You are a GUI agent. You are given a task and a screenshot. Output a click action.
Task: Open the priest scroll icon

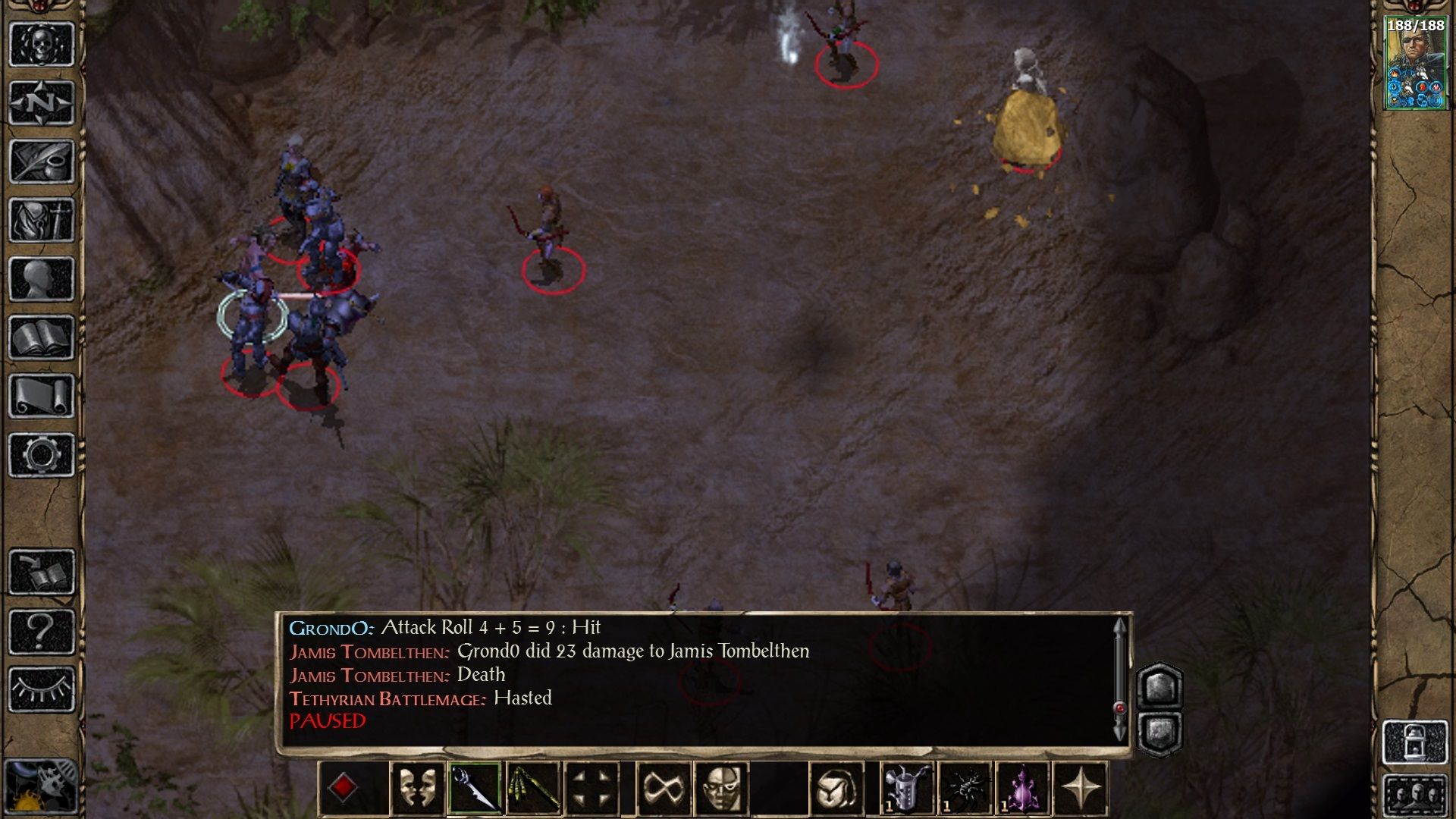point(42,396)
